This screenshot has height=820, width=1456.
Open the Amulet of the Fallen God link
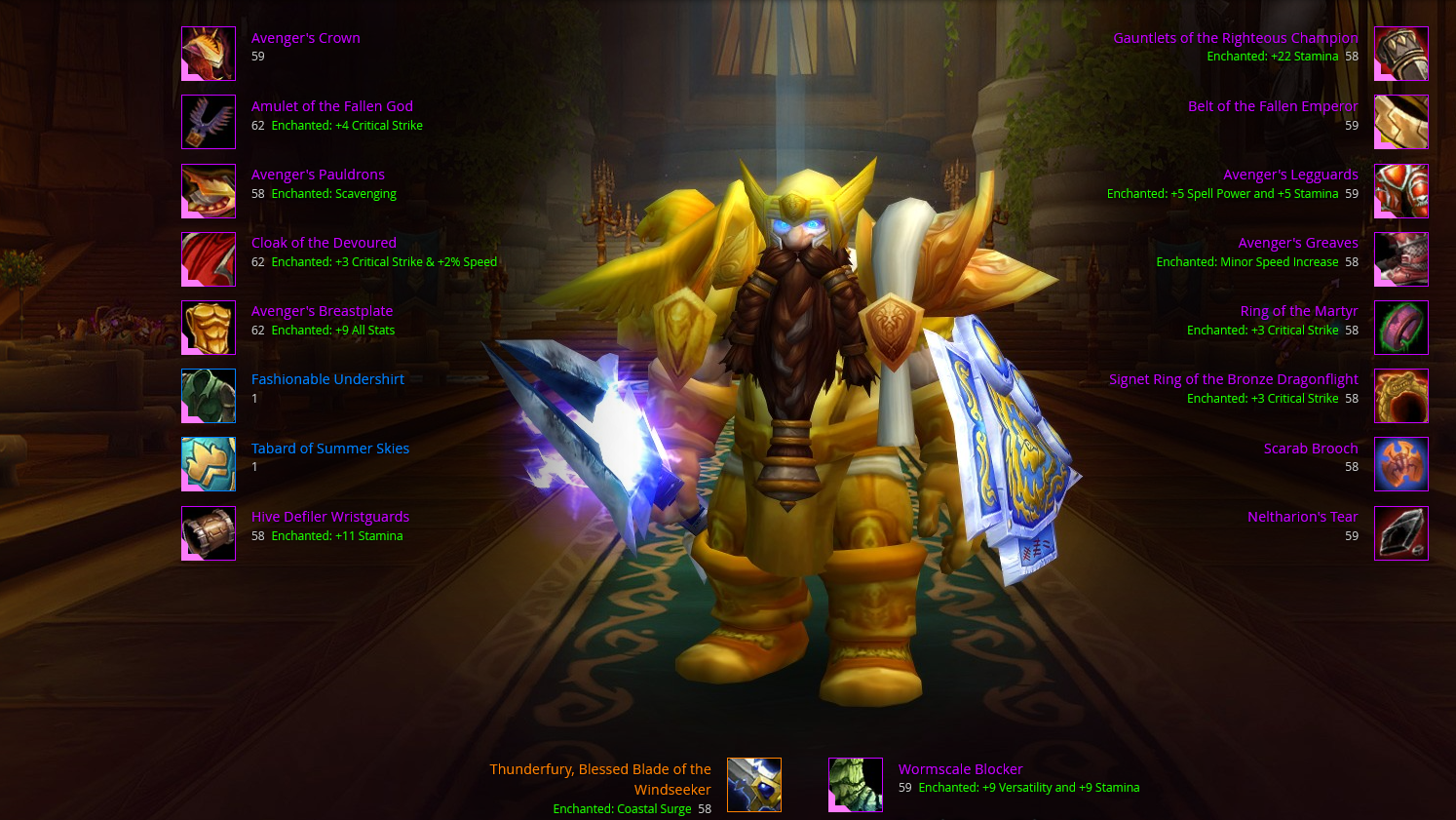click(331, 106)
